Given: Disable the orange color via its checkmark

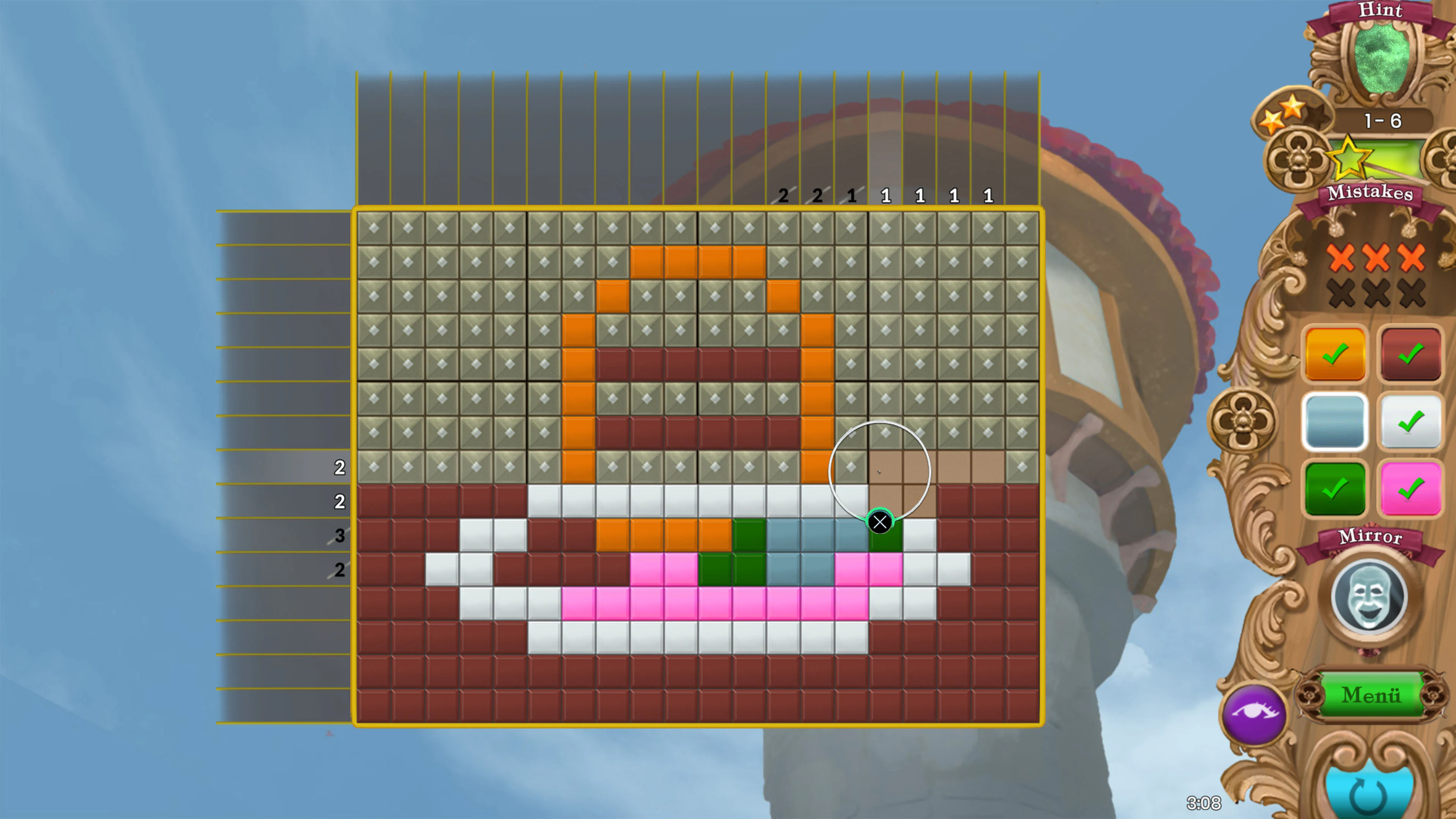Looking at the screenshot, I should pos(1335,355).
